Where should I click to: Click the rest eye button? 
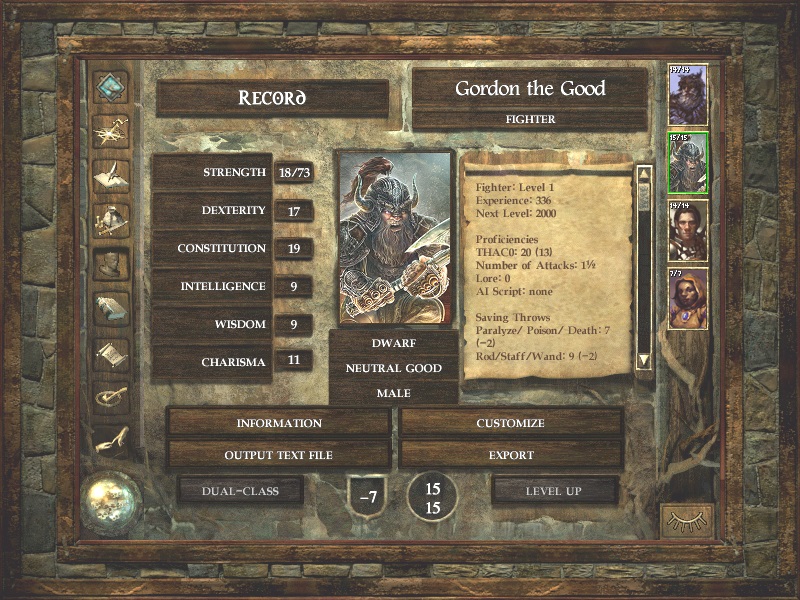(x=688, y=520)
